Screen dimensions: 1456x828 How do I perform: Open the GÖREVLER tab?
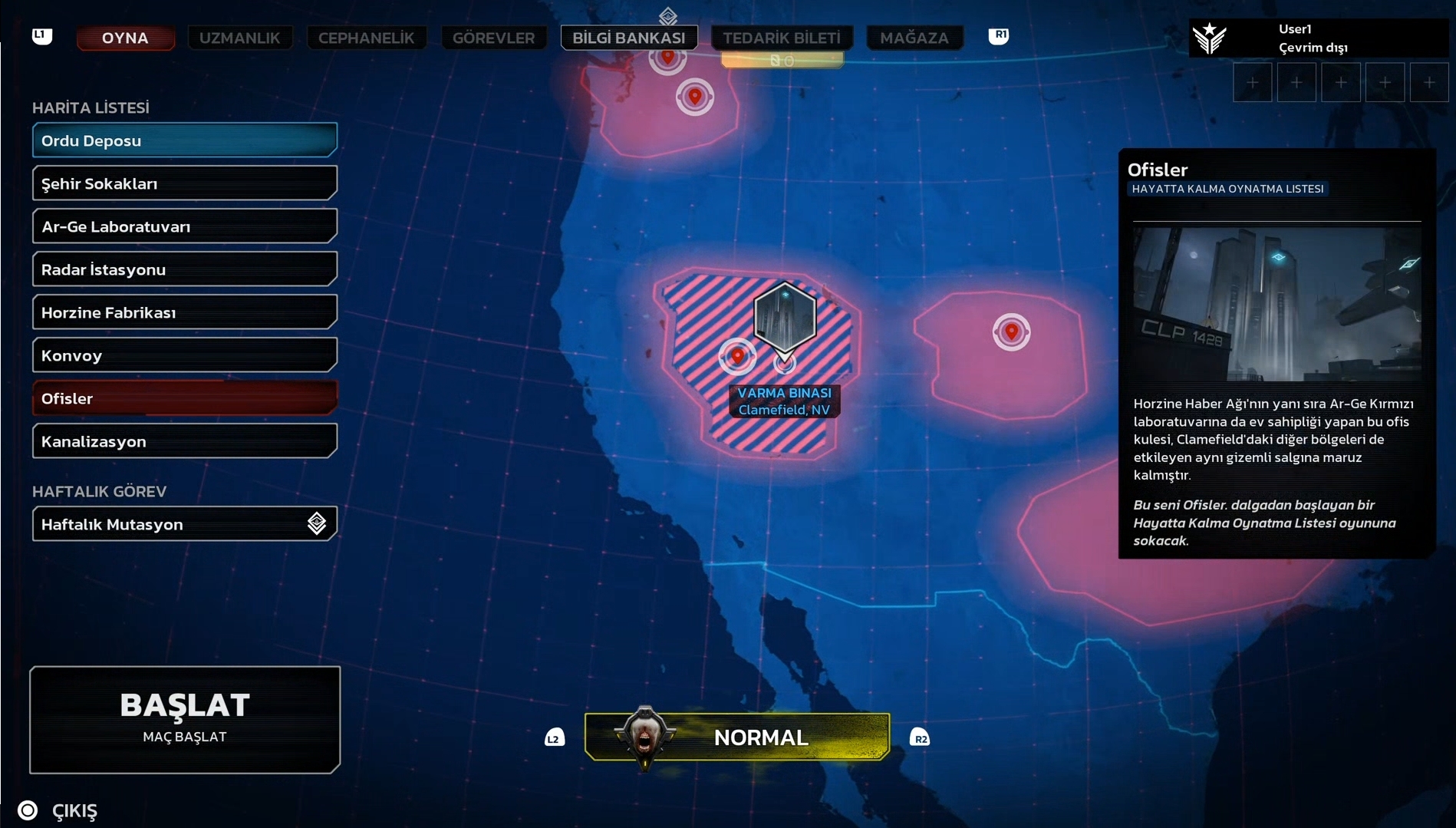pos(493,38)
